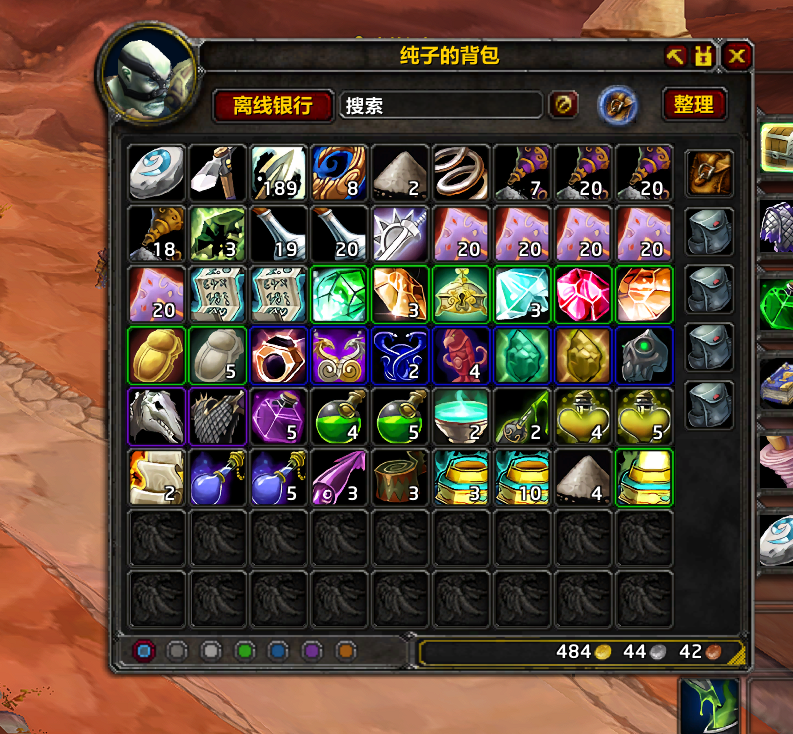The width and height of the screenshot is (793, 734).
Task: Pick the pink gem item slot
Action: (584, 294)
